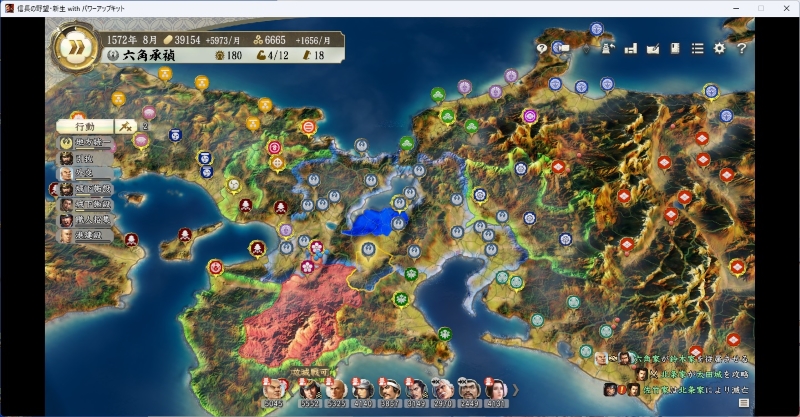Open help with the plain question mark

pyautogui.click(x=742, y=48)
